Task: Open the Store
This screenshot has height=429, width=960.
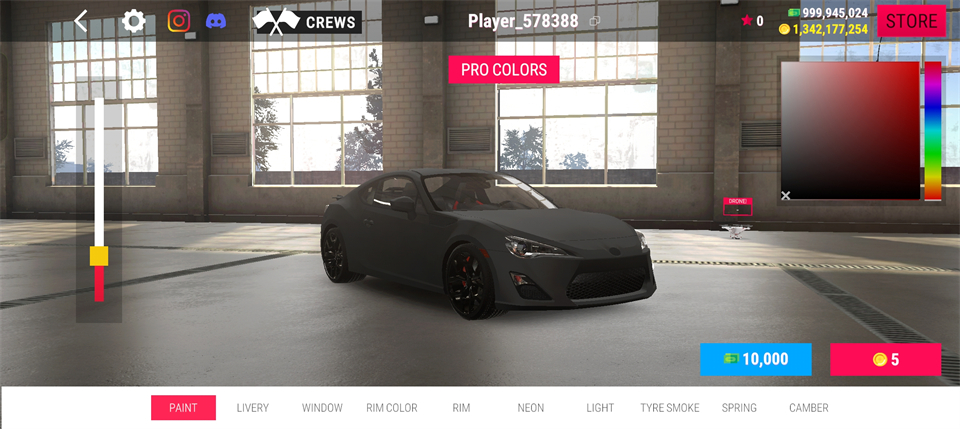Action: pyautogui.click(x=911, y=21)
